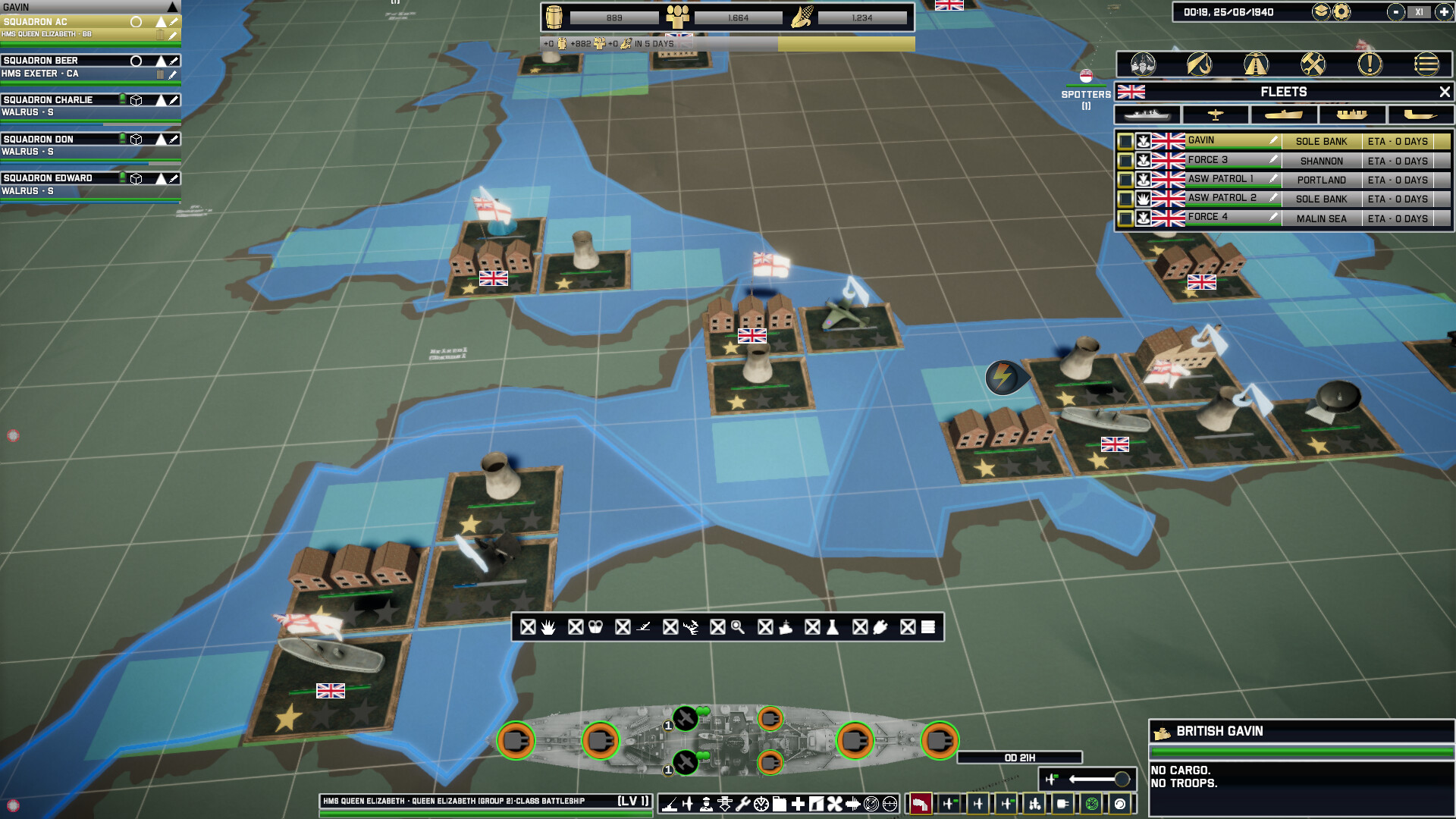Select the flask order icon in orders bar
This screenshot has height=819, width=1456.
(833, 627)
